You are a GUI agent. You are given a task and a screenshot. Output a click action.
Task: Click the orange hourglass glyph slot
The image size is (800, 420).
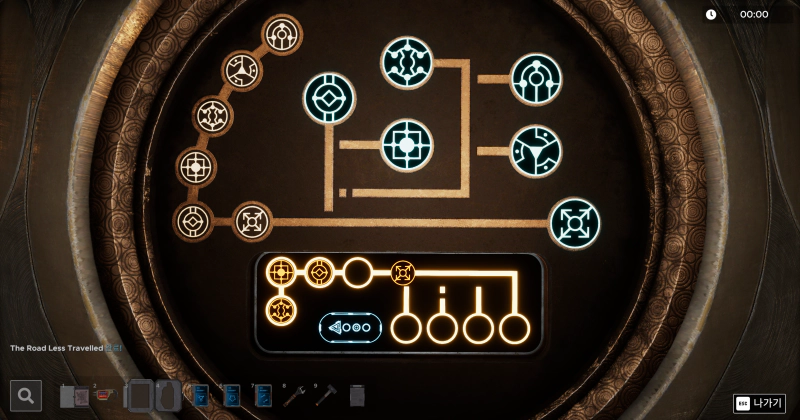(281, 310)
